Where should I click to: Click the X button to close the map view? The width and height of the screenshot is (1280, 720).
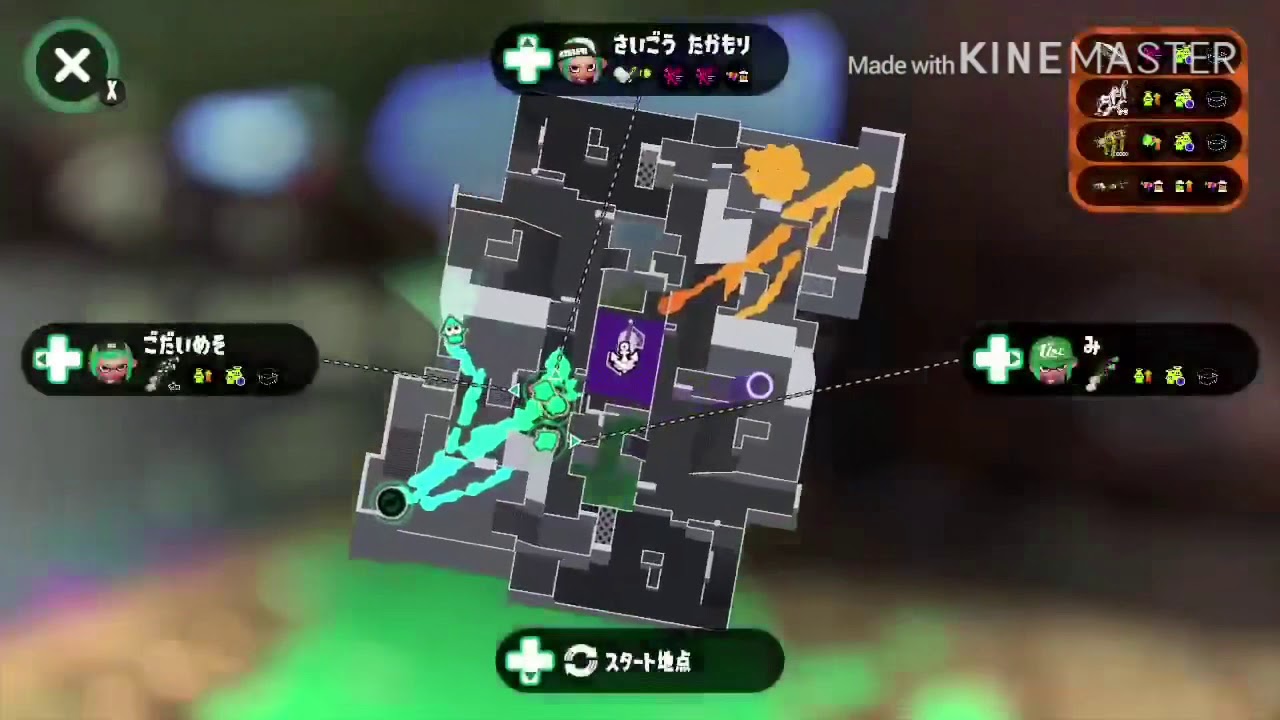pyautogui.click(x=72, y=65)
